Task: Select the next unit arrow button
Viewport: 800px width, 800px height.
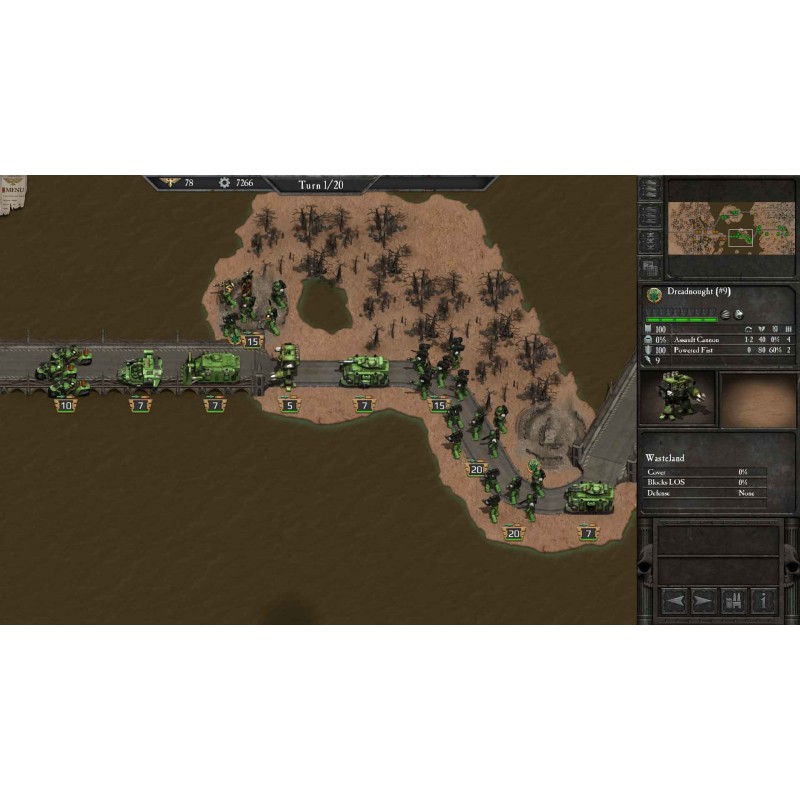Action: (704, 600)
